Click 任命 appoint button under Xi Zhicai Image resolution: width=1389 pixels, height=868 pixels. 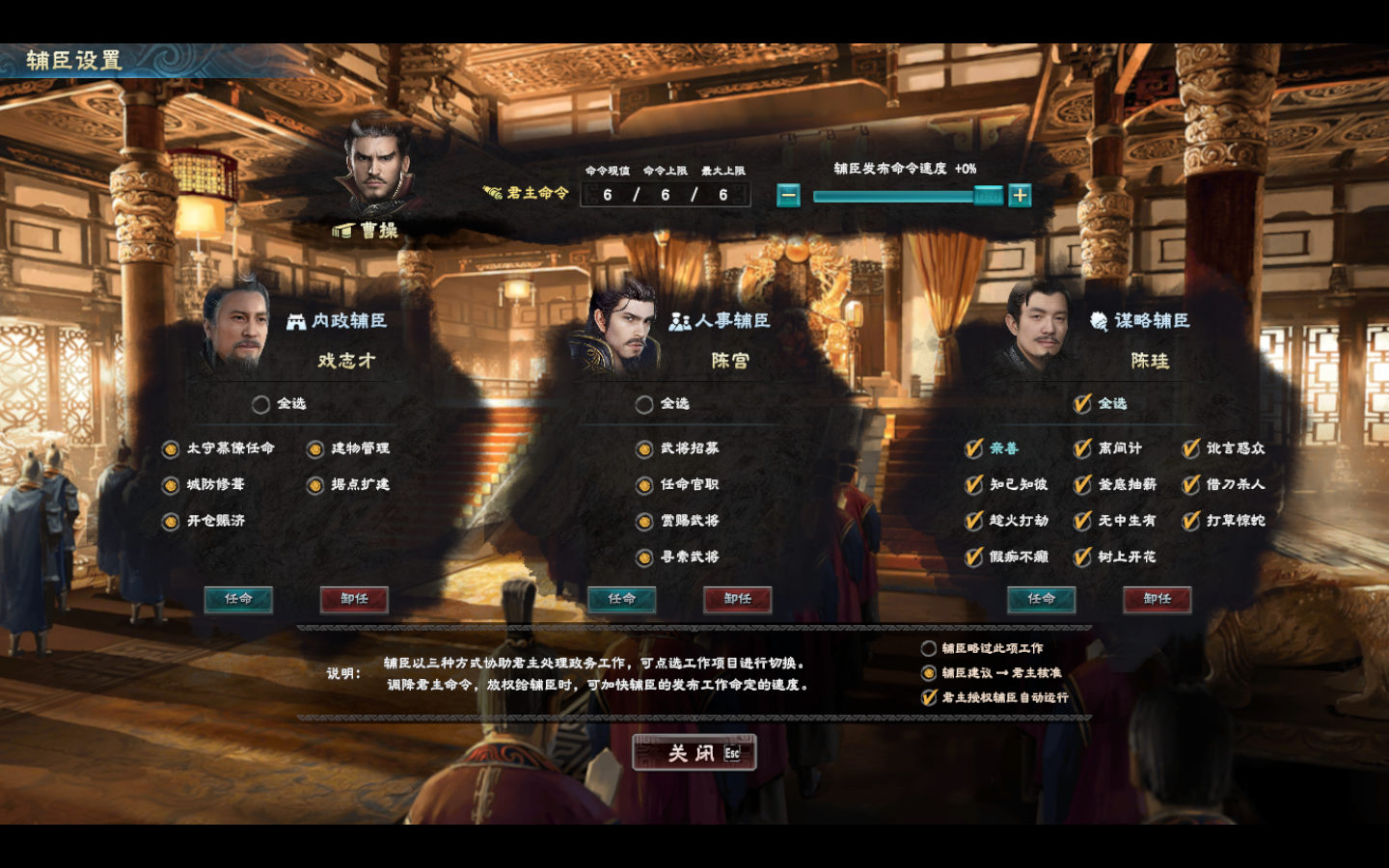[x=239, y=599]
